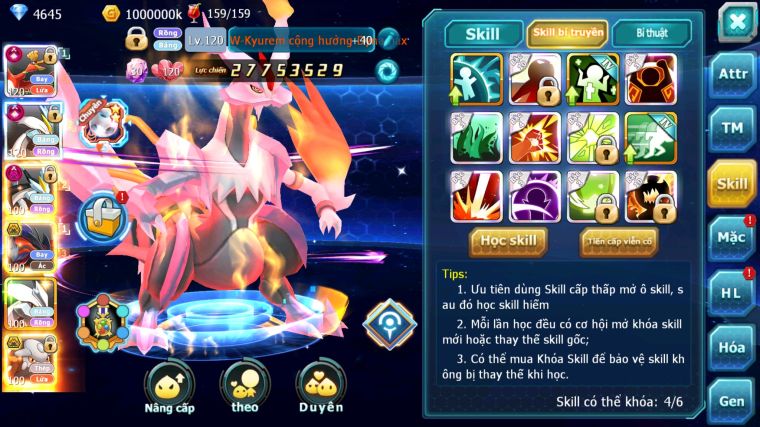Switch to the Skill tab at panel top
This screenshot has width=760, height=427.
pos(483,34)
